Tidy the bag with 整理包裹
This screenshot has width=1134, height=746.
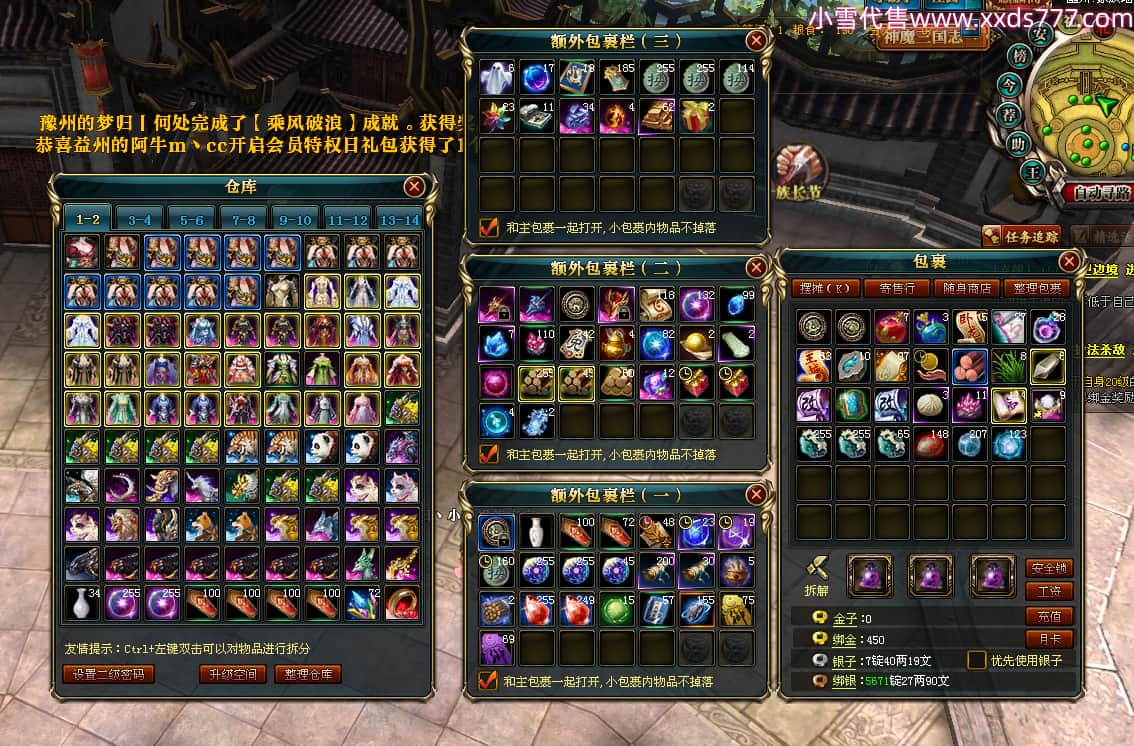click(x=1037, y=288)
